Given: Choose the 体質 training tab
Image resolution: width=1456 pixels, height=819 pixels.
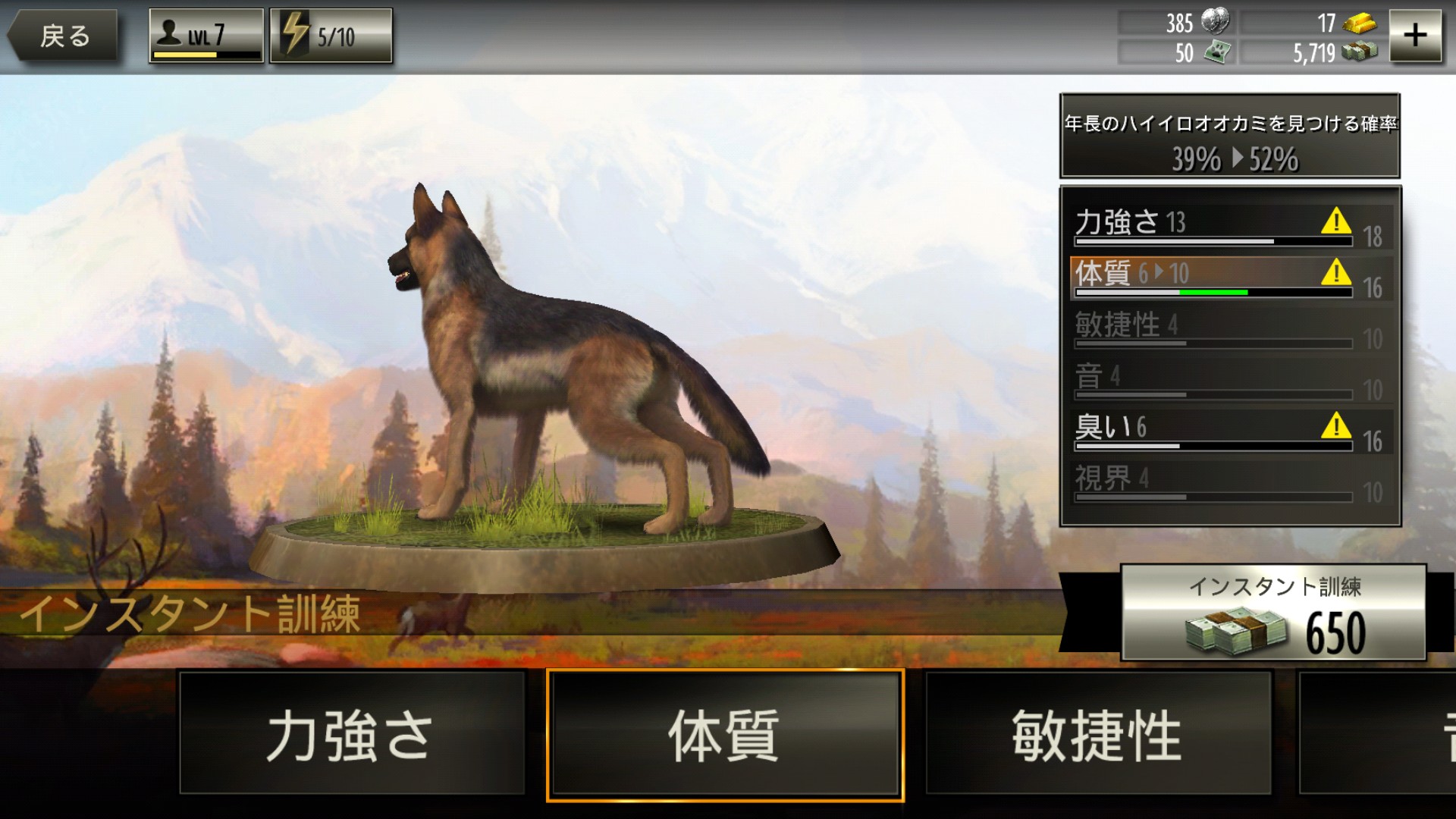Looking at the screenshot, I should tap(725, 734).
